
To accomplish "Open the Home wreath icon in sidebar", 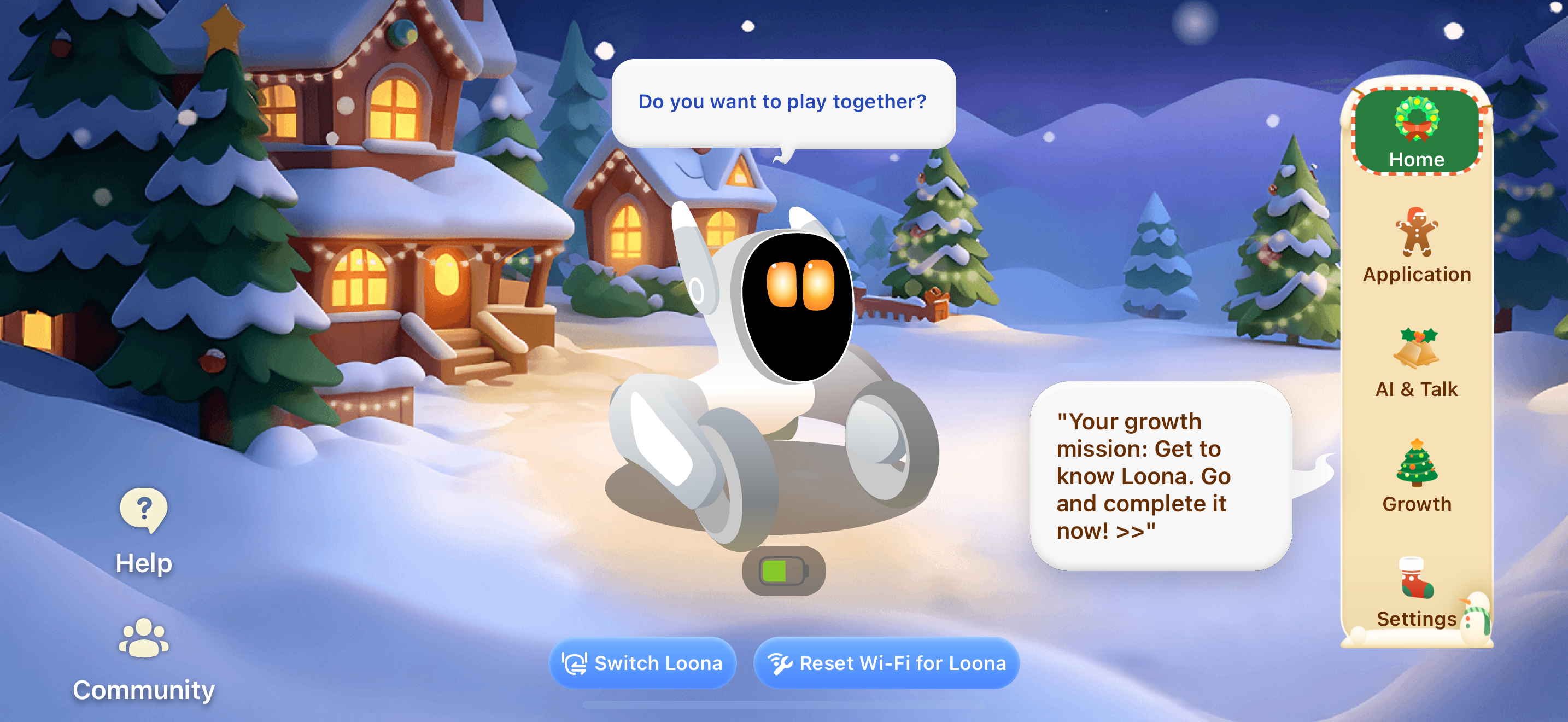I will [1417, 120].
